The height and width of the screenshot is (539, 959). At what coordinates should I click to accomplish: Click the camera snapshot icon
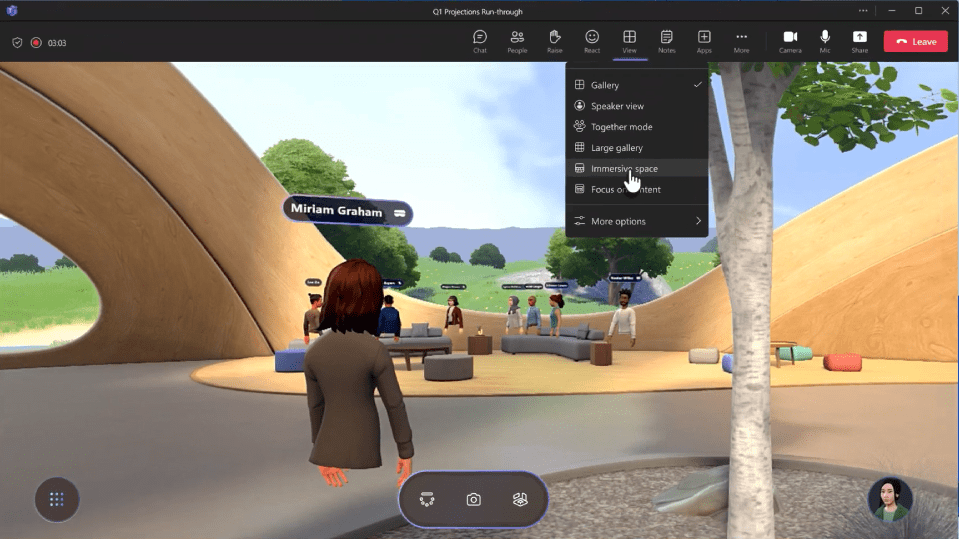coord(474,499)
